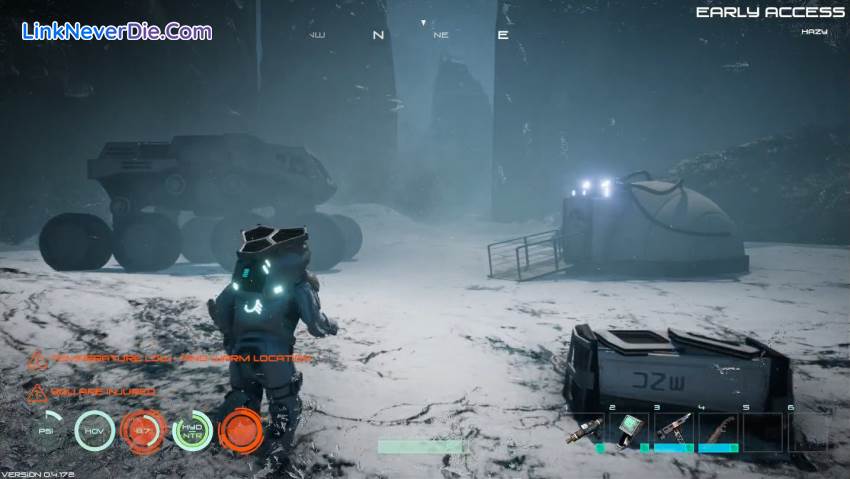
Task: Select the cylindrical tool in hotbar slot 1
Action: (584, 430)
